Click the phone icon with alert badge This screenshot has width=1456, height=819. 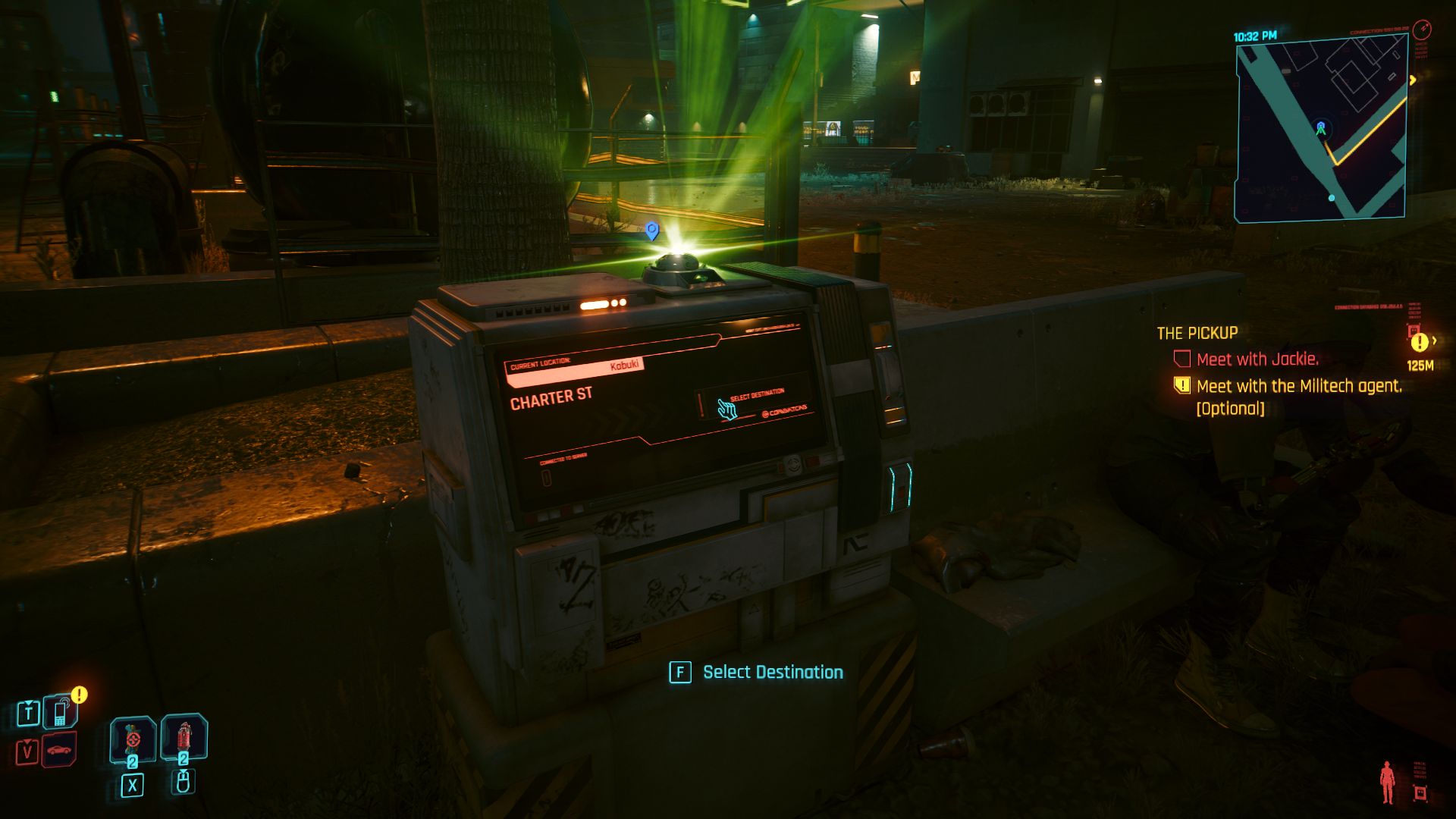pos(60,712)
